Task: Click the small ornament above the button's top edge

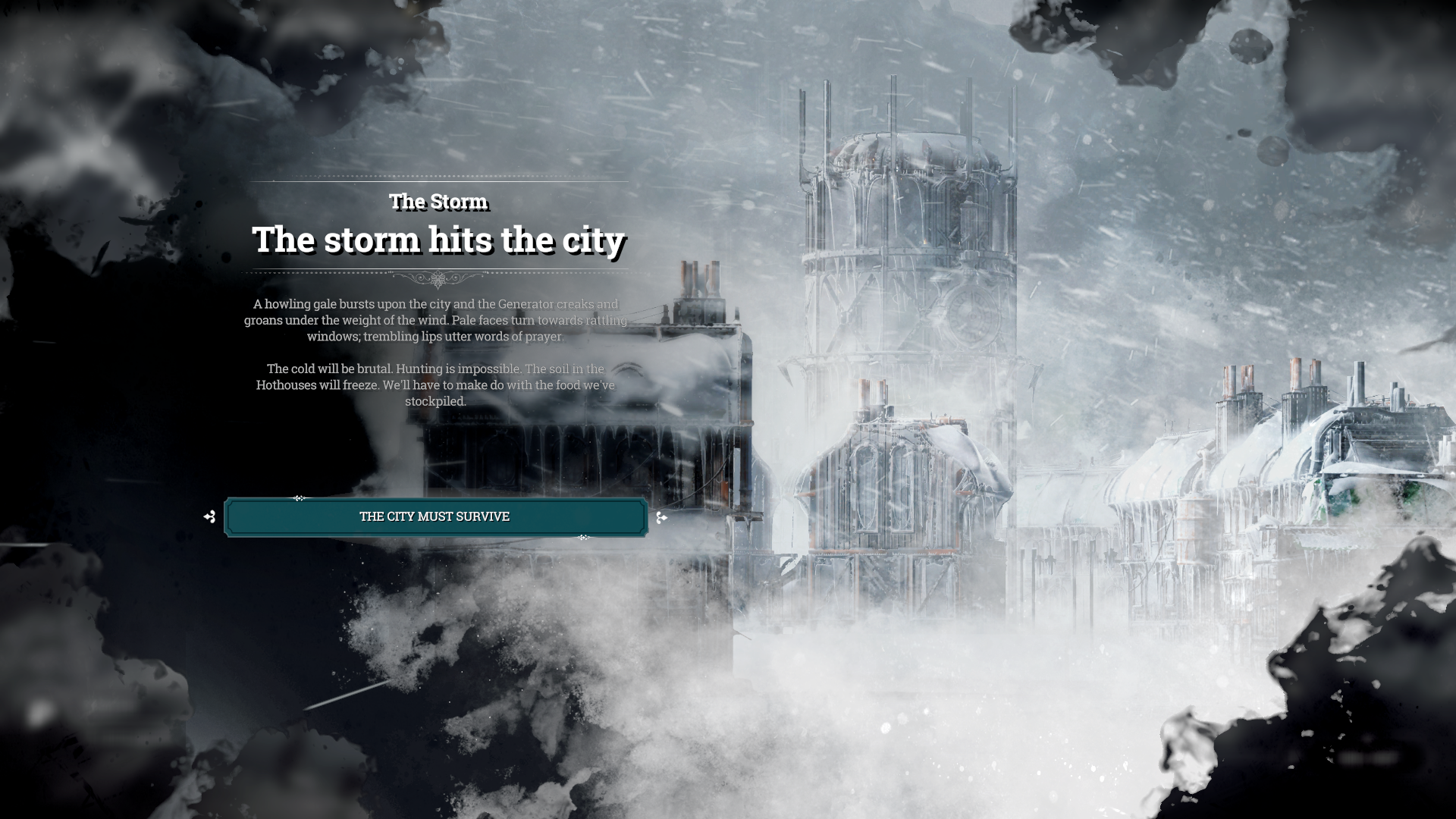Action: click(300, 497)
